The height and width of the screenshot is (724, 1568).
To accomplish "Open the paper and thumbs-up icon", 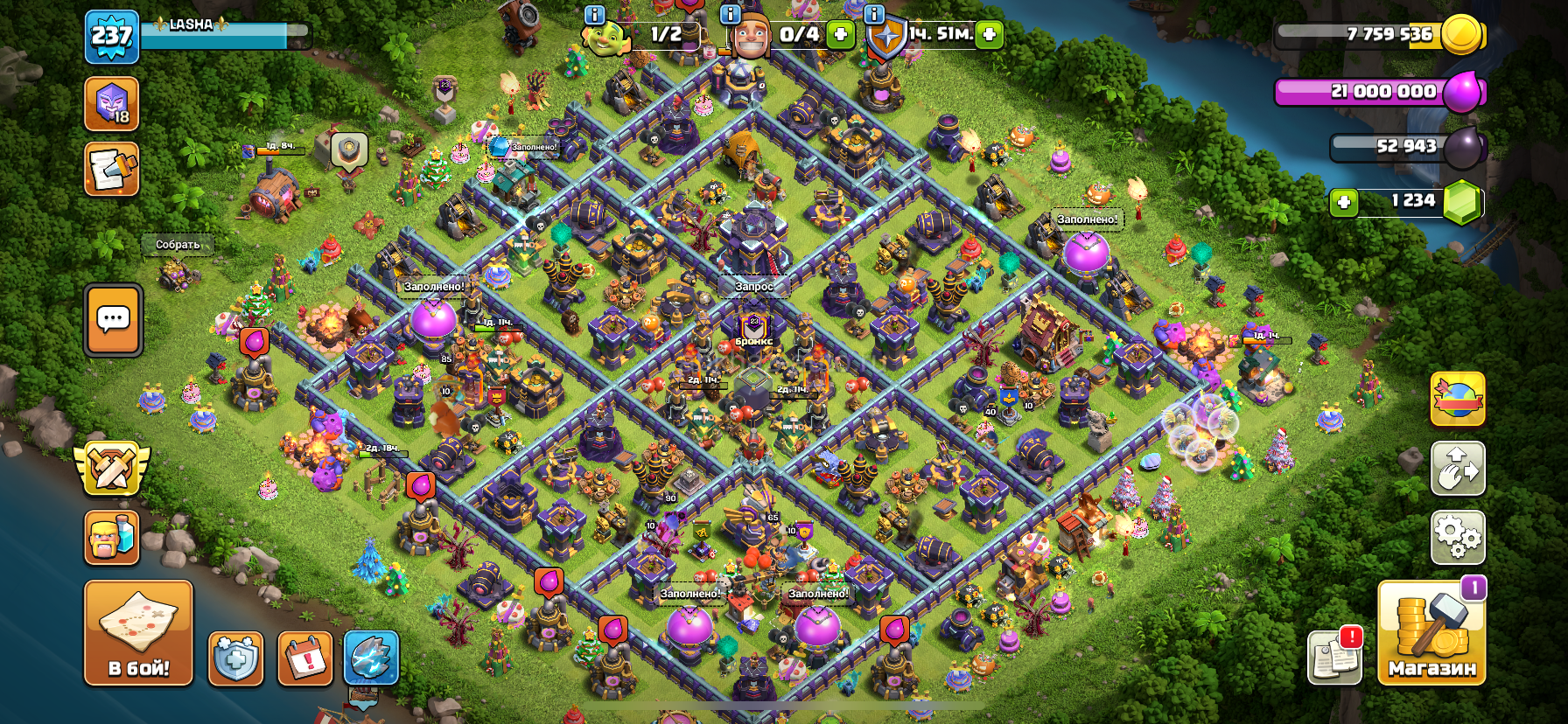I will point(111,169).
